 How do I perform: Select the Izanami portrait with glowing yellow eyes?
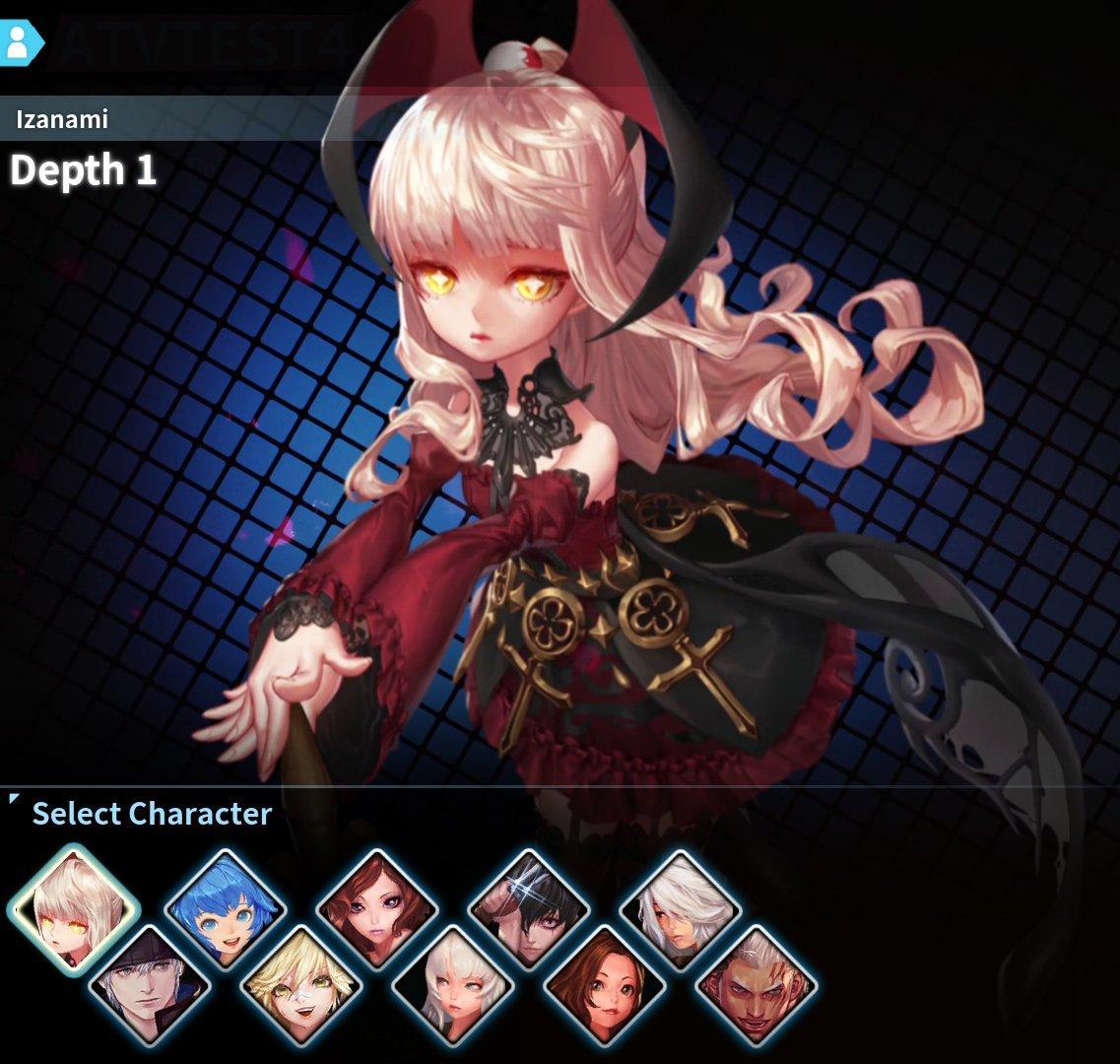[73, 909]
